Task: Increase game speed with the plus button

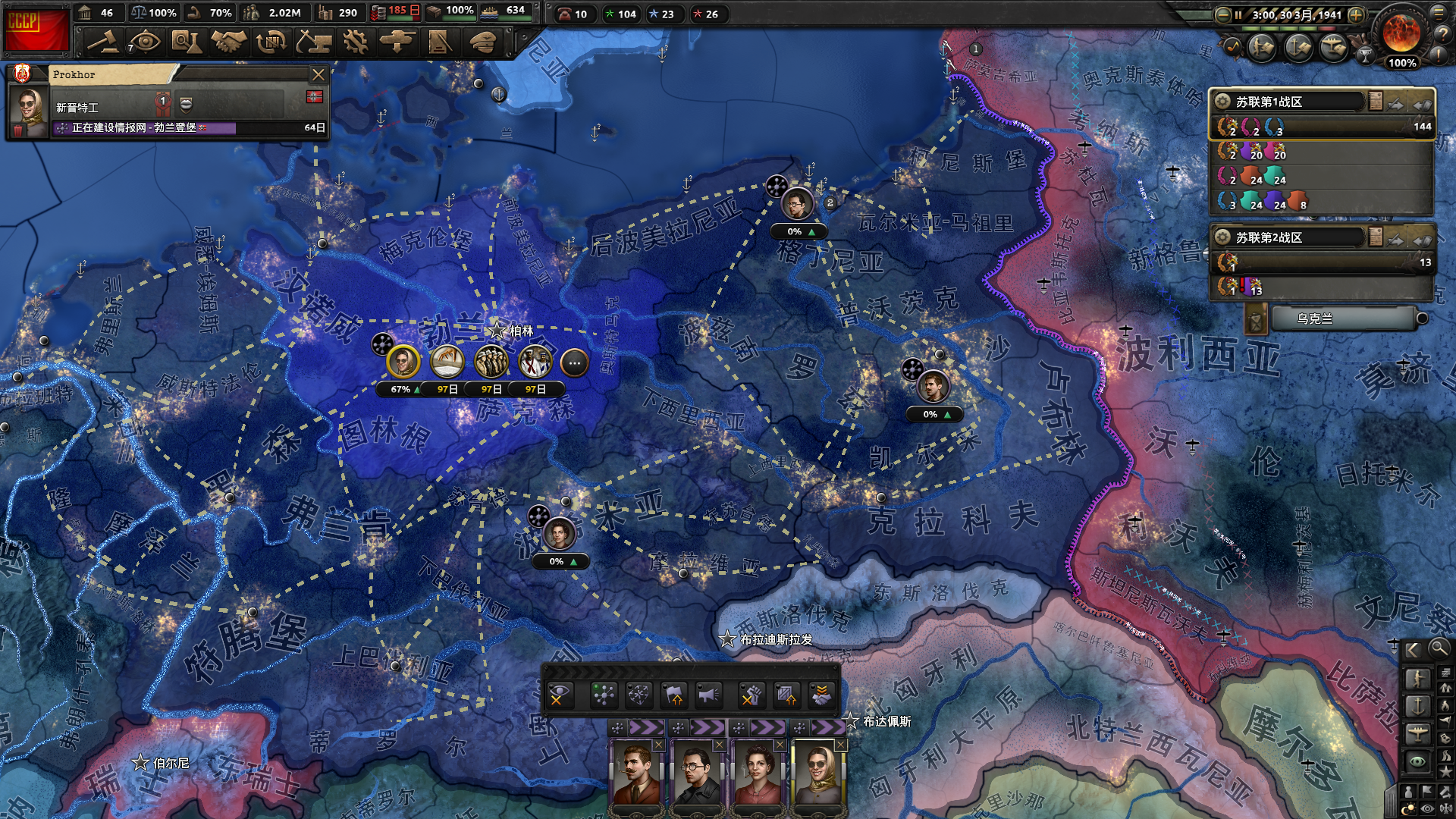Action: [1357, 14]
